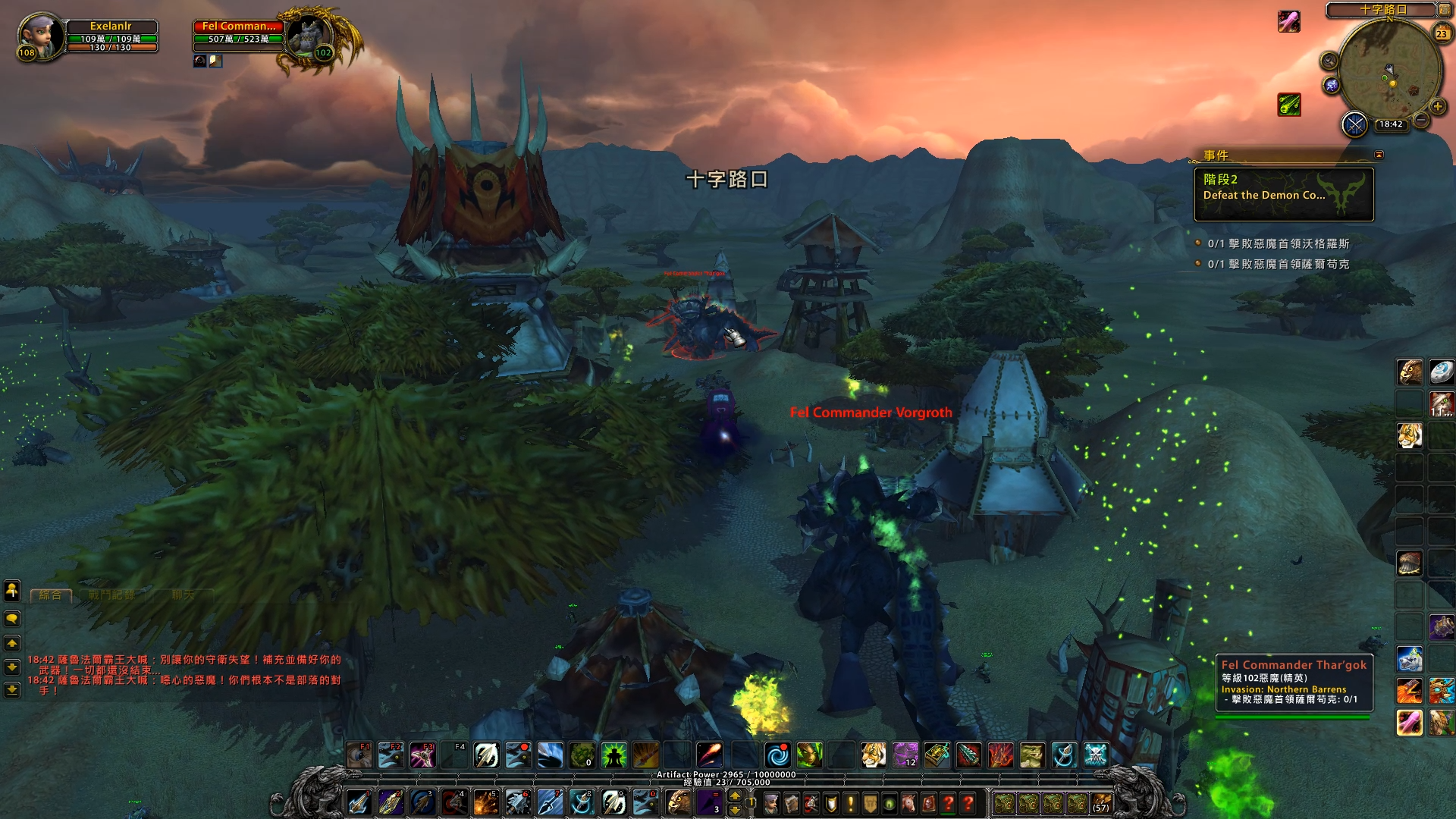Open the character info micro button
Image resolution: width=1456 pixels, height=819 pixels.
[771, 803]
